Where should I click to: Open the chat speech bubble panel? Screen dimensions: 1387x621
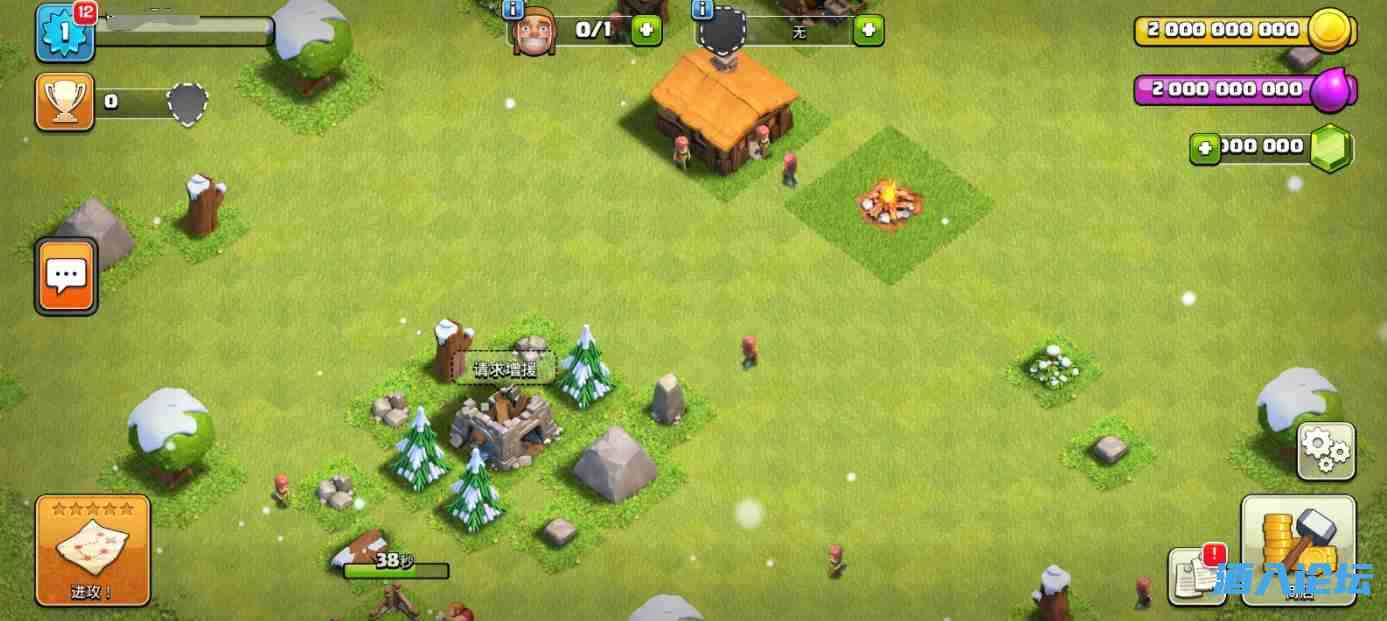66,276
